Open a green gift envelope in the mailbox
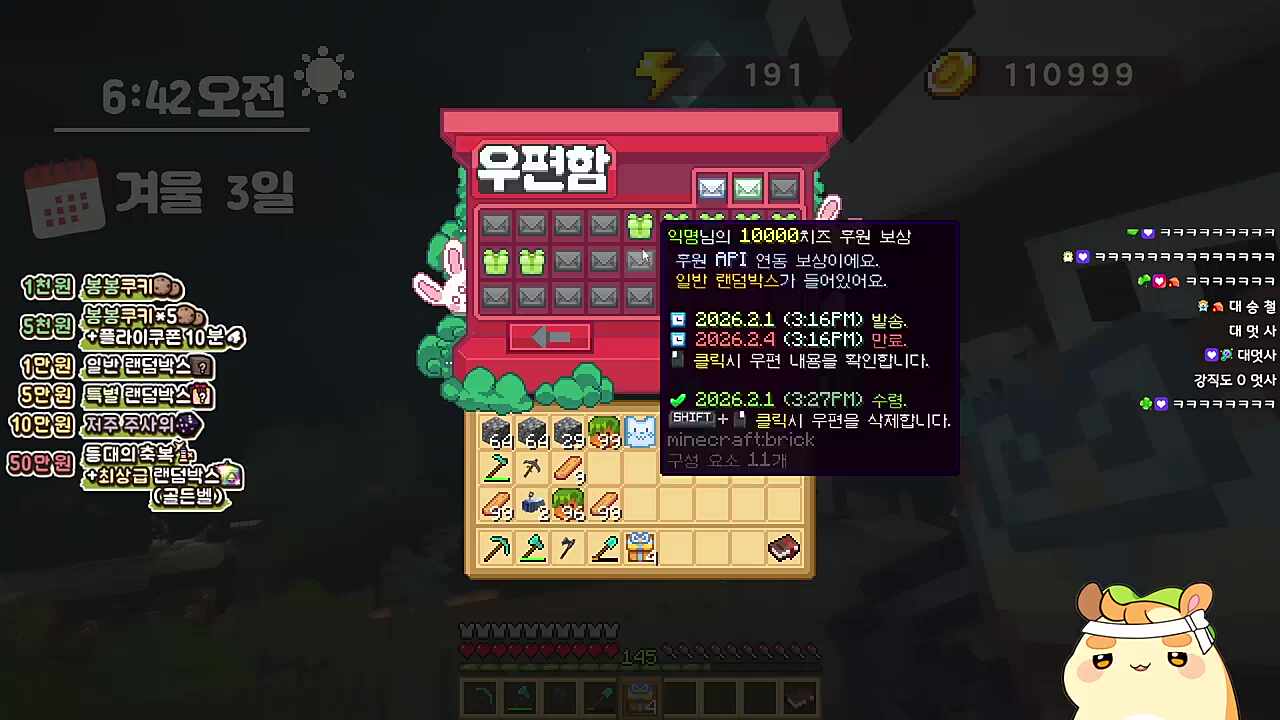 pyautogui.click(x=497, y=261)
